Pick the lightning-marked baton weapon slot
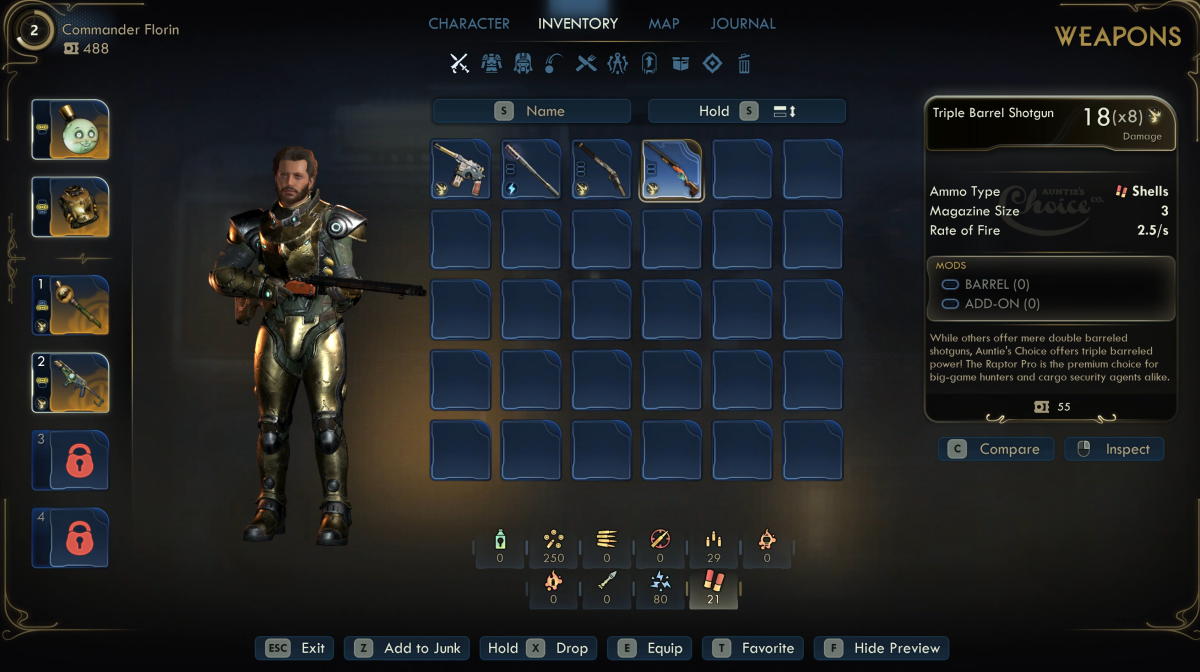The width and height of the screenshot is (1200, 672). (531, 169)
